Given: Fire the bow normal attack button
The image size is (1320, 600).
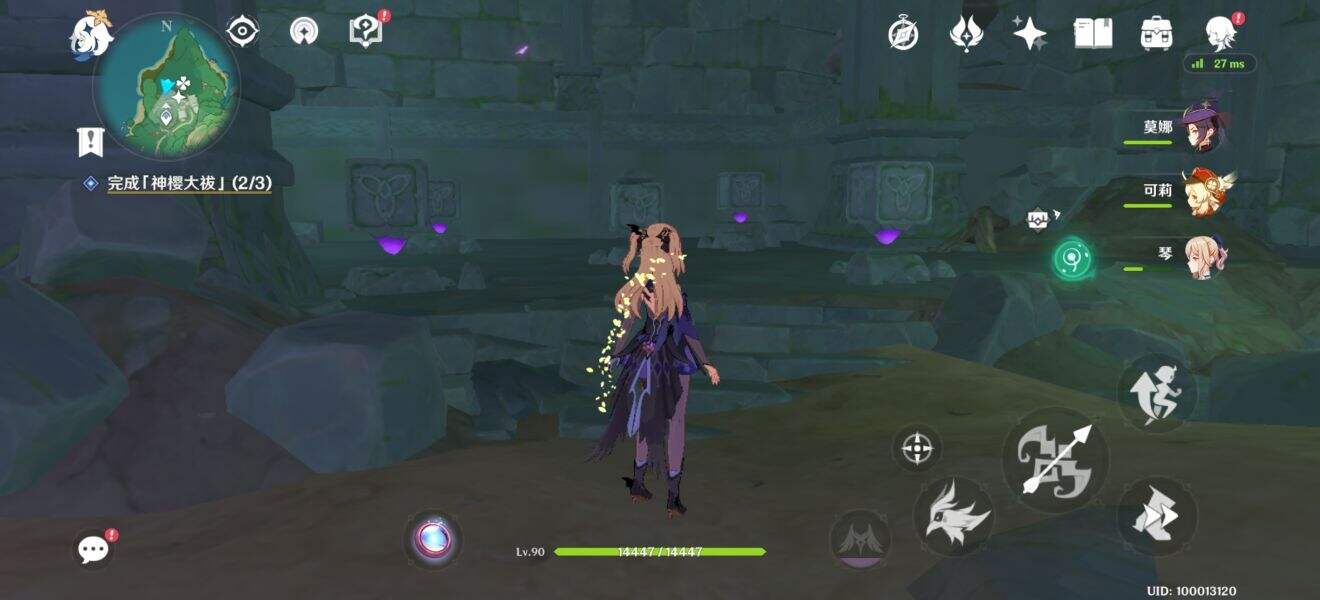Looking at the screenshot, I should pos(1055,460).
